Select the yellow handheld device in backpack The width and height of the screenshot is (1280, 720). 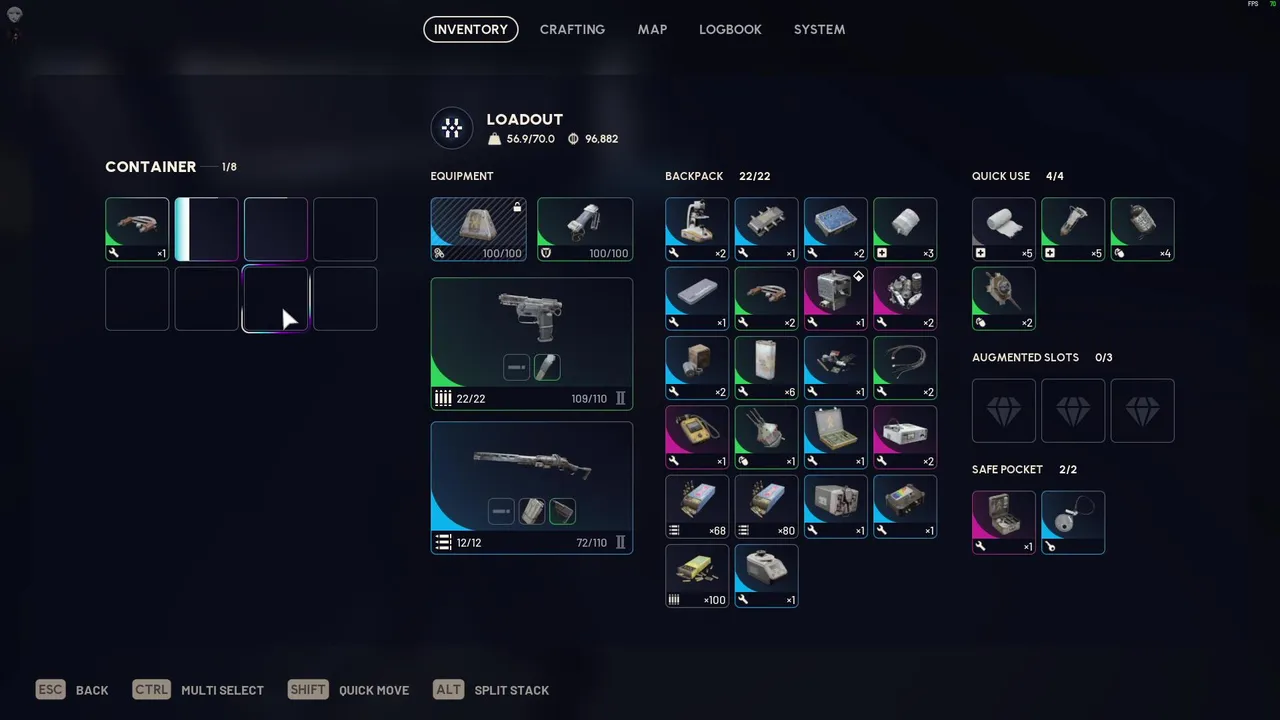(697, 437)
